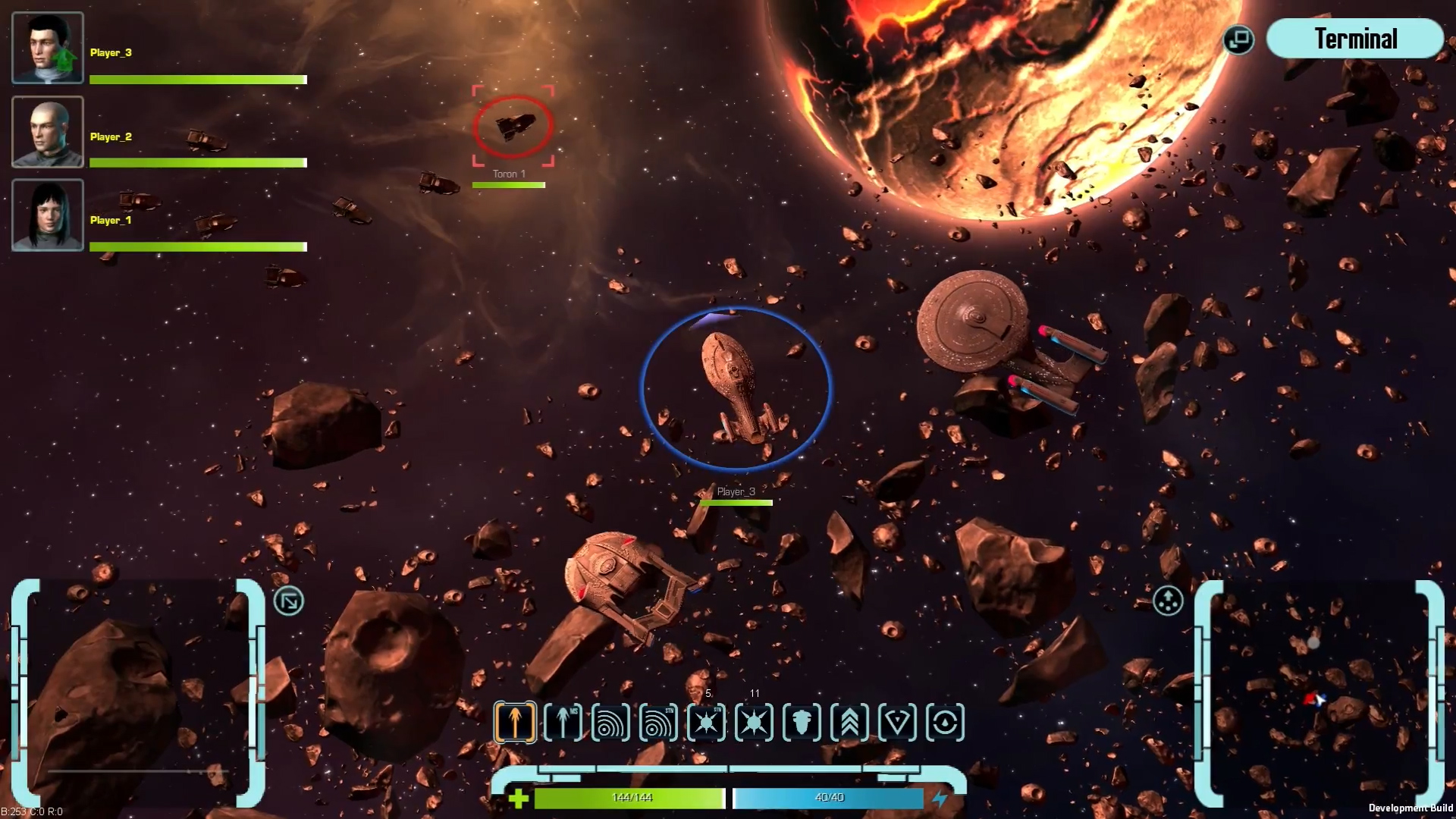Click Player_1's name label

click(x=109, y=221)
